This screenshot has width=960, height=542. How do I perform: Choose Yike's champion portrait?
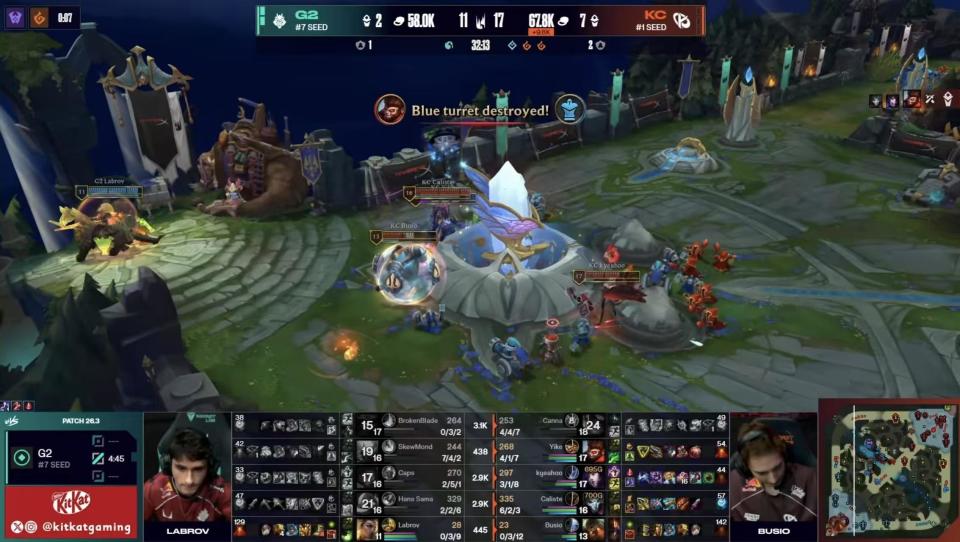(x=596, y=450)
